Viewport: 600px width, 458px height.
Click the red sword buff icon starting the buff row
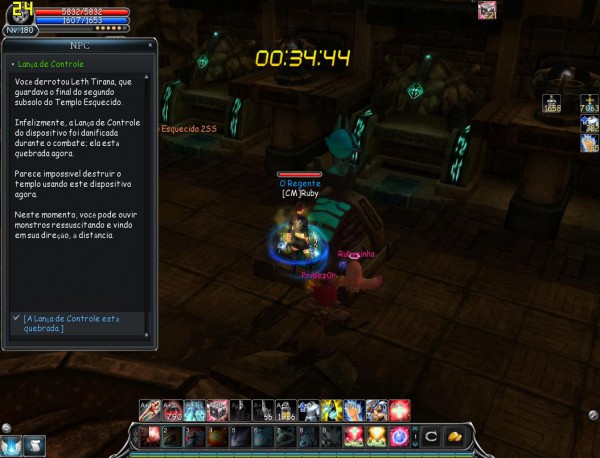tap(148, 409)
